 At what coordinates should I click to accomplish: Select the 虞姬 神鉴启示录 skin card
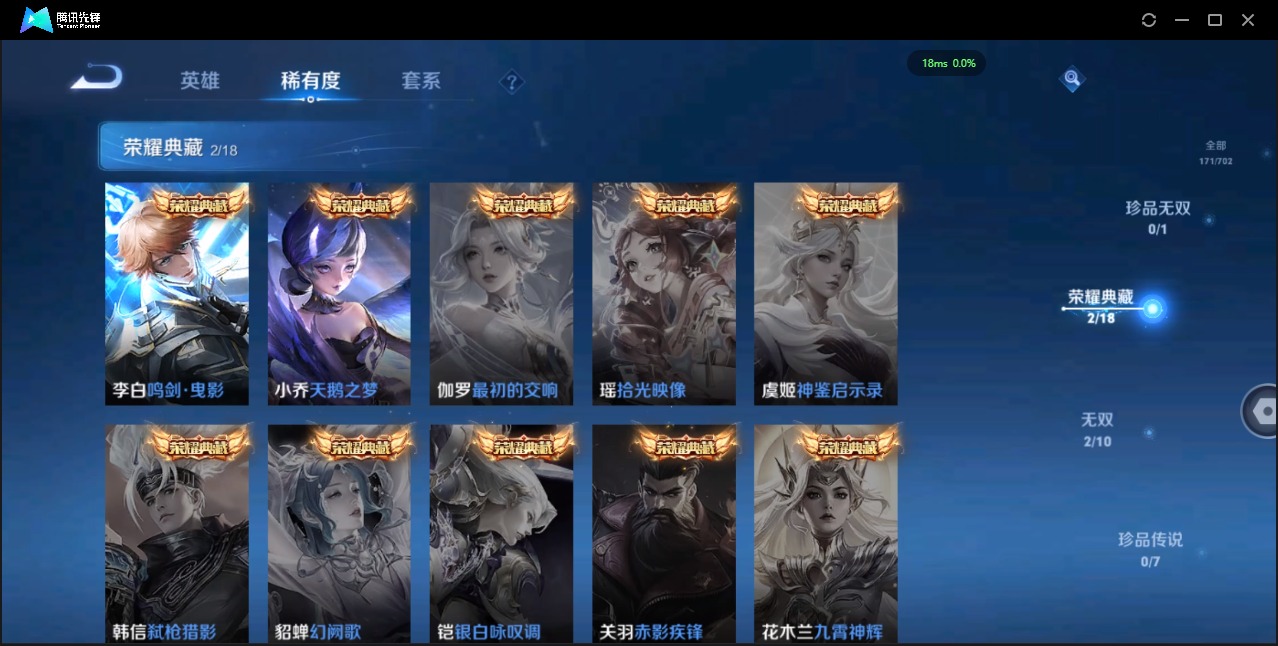pos(826,294)
